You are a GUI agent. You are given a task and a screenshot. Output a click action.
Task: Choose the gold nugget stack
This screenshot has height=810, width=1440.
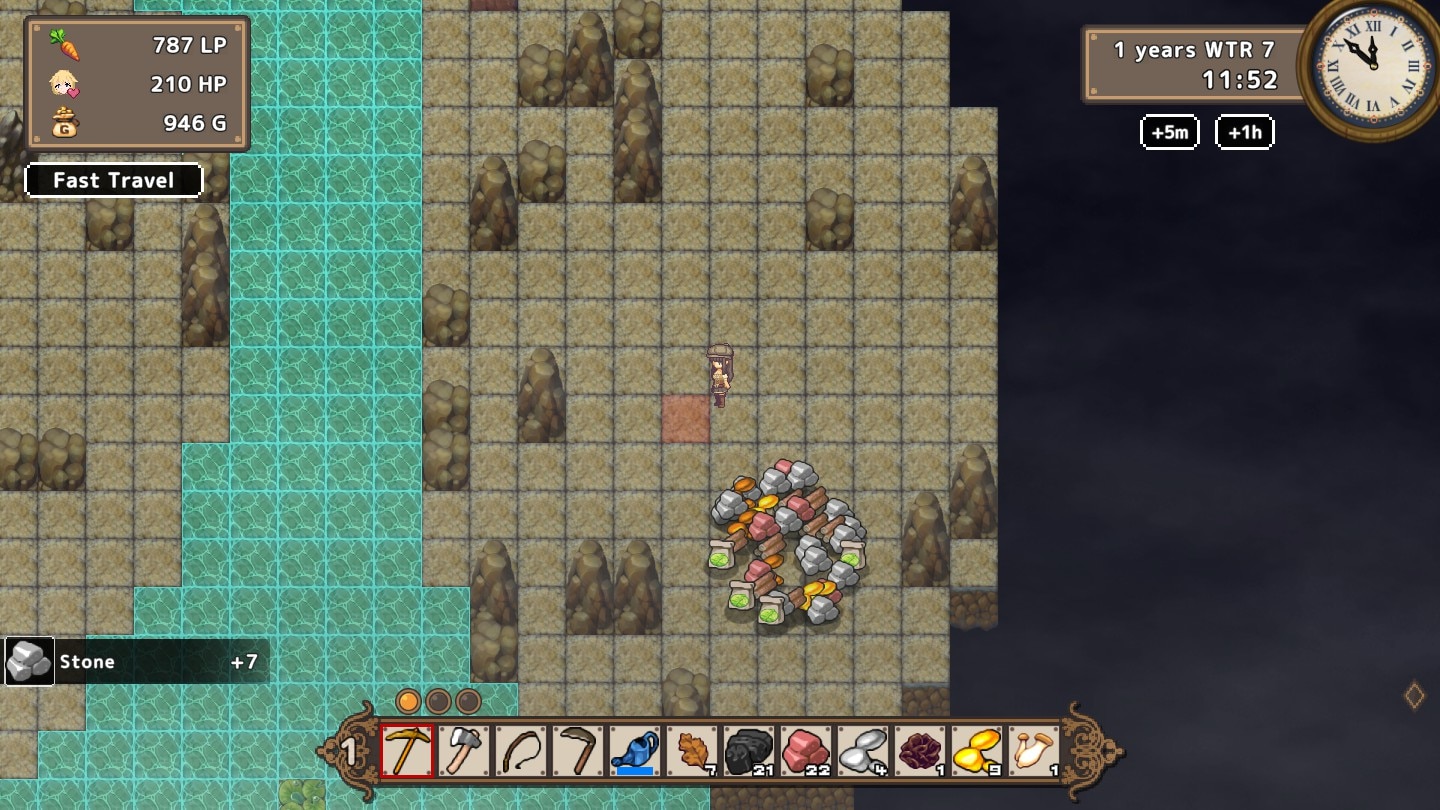coord(977,750)
